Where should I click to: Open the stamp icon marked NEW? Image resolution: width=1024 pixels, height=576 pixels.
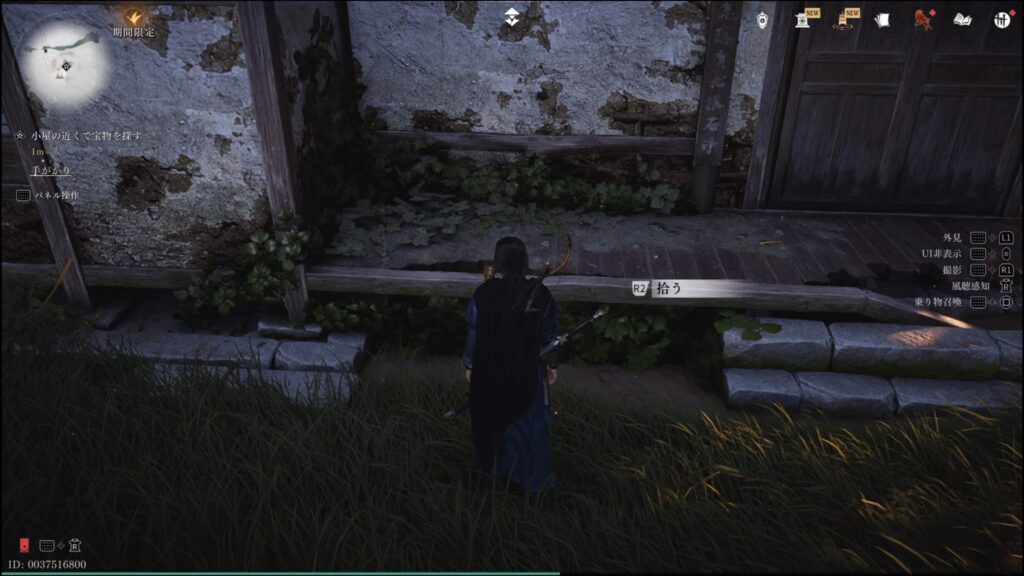pos(803,19)
